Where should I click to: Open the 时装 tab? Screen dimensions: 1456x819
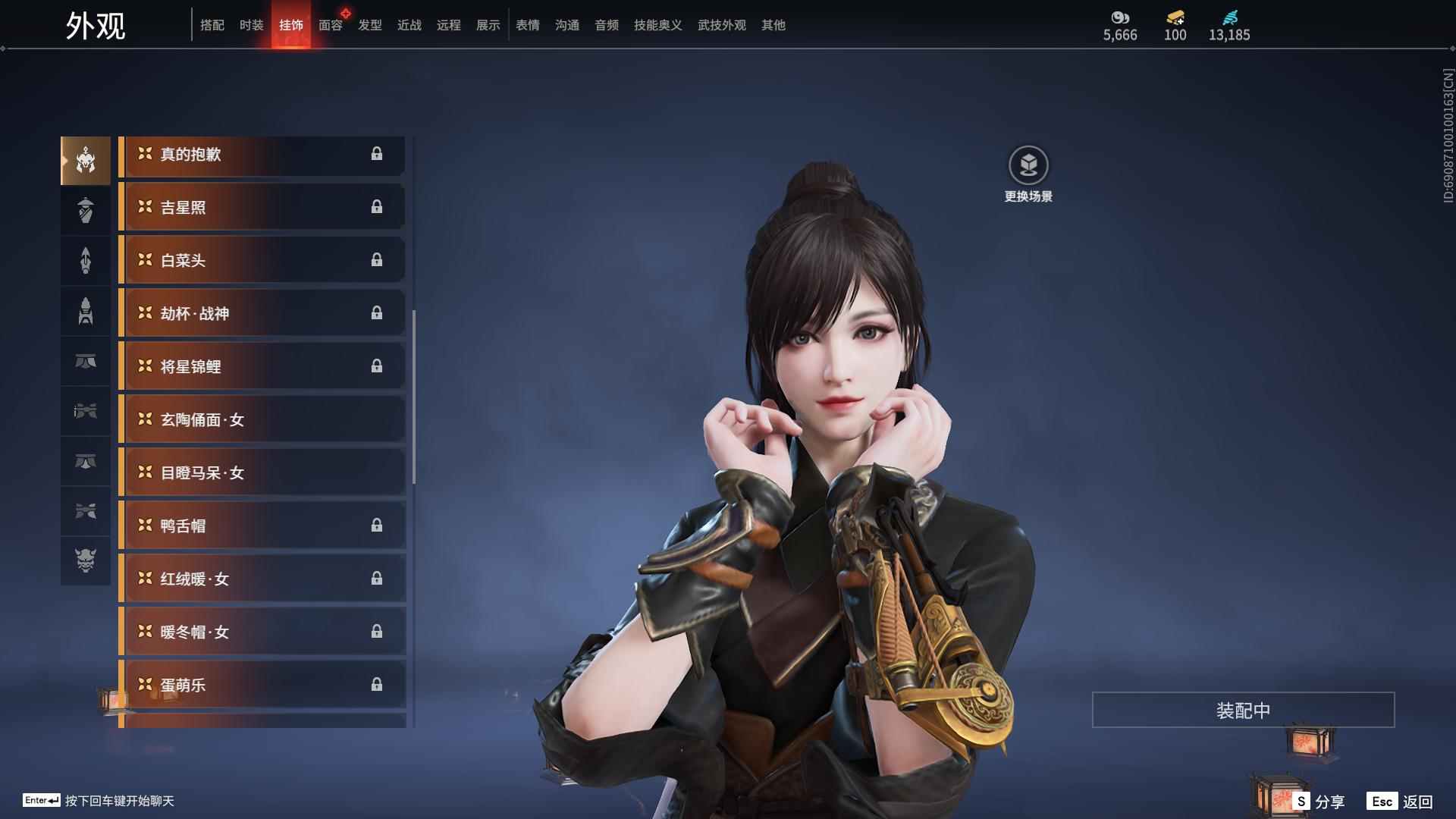(x=251, y=25)
